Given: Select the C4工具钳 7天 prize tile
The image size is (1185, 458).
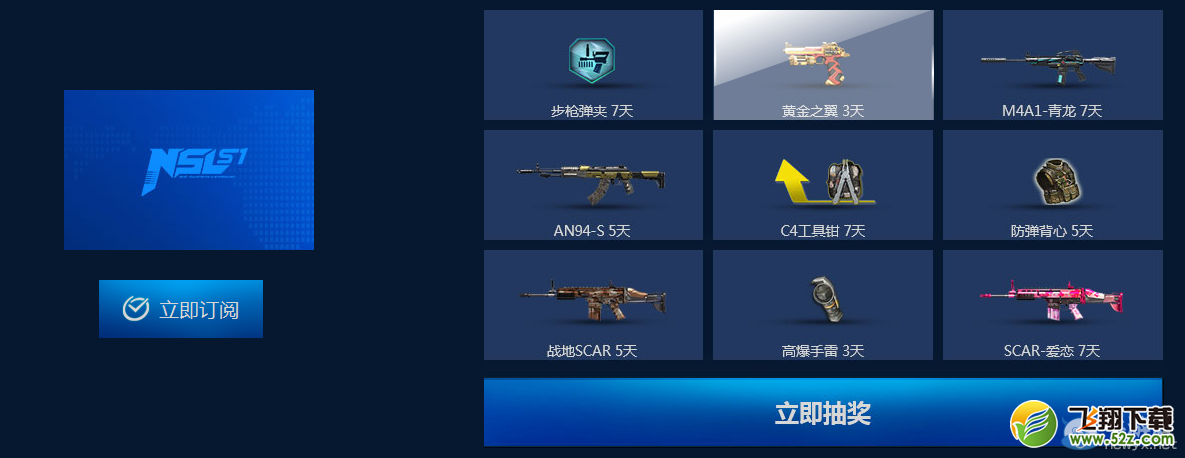Looking at the screenshot, I should pyautogui.click(x=823, y=185).
